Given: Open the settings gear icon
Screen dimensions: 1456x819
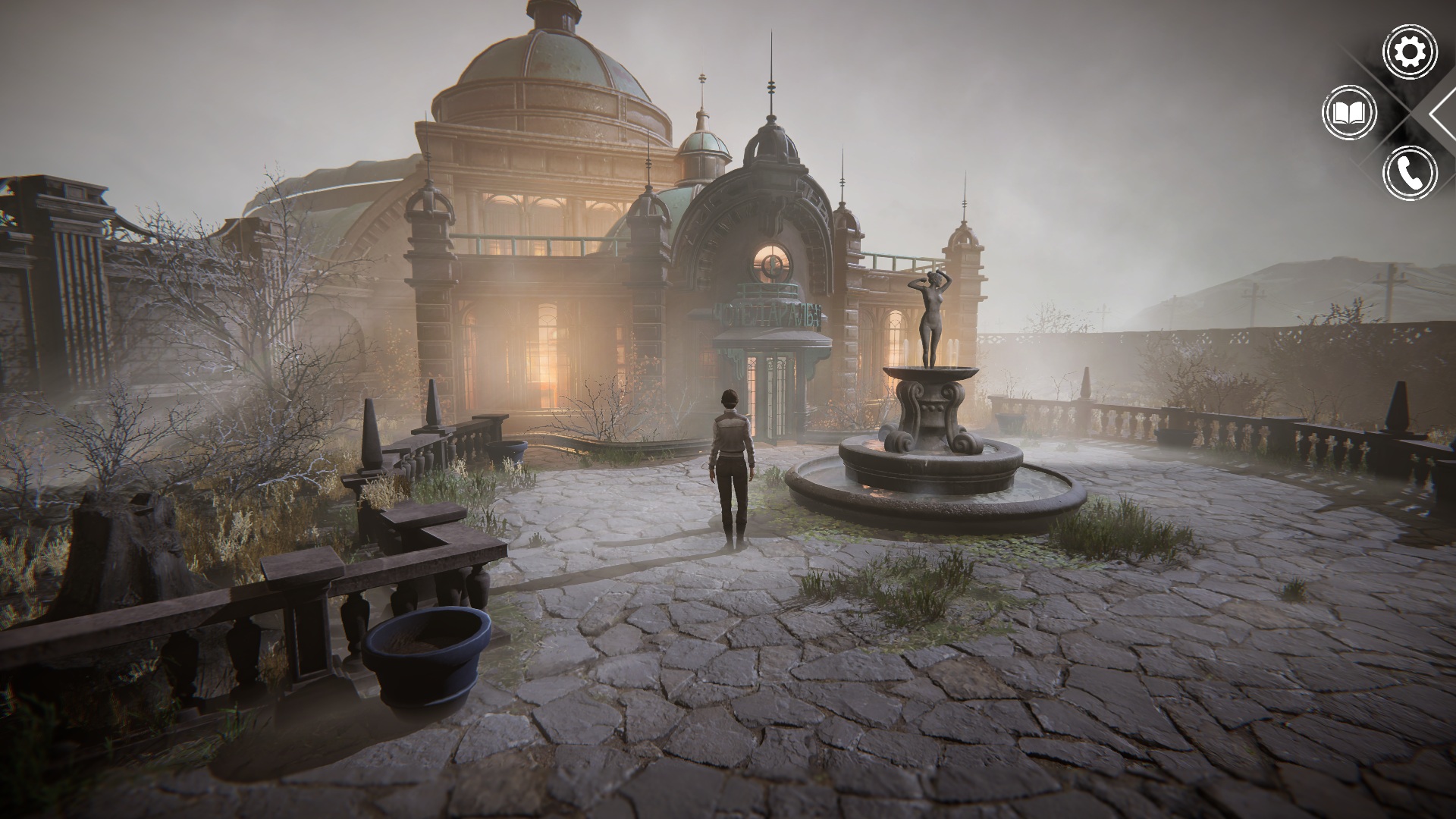Looking at the screenshot, I should pos(1410,52).
